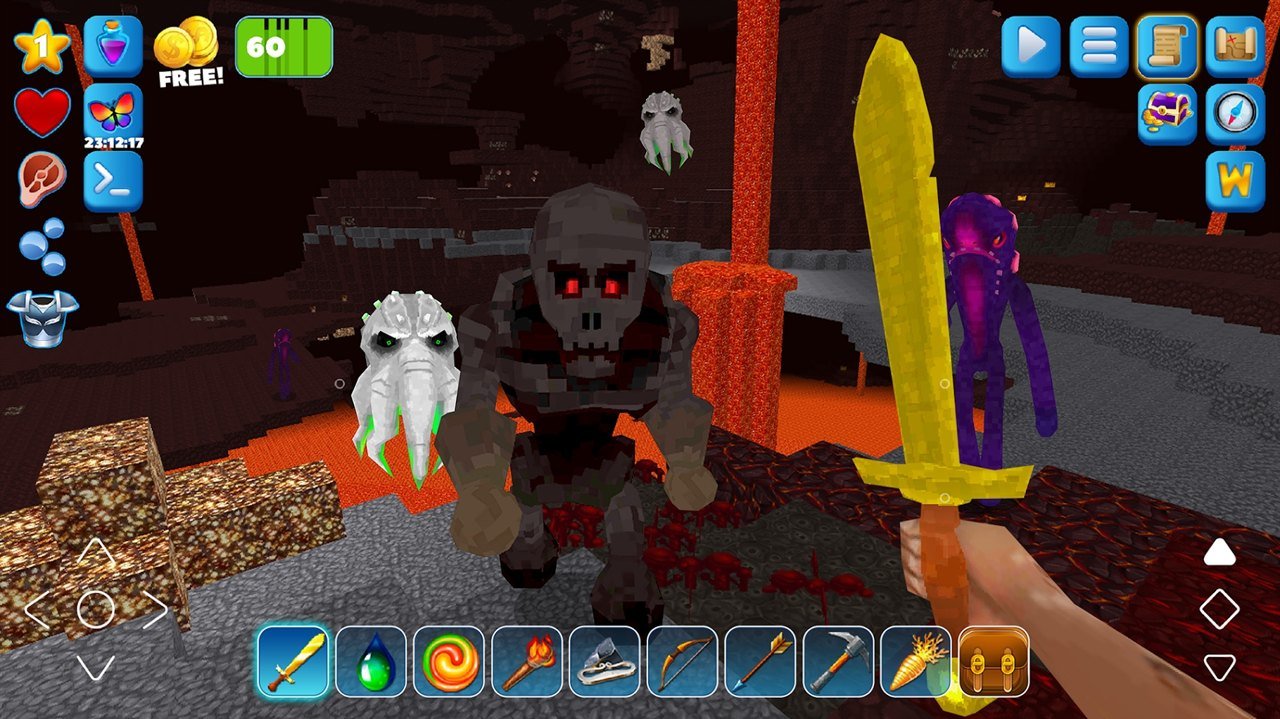This screenshot has height=719, width=1280.
Task: Tap the purple potion button
Action: point(113,46)
